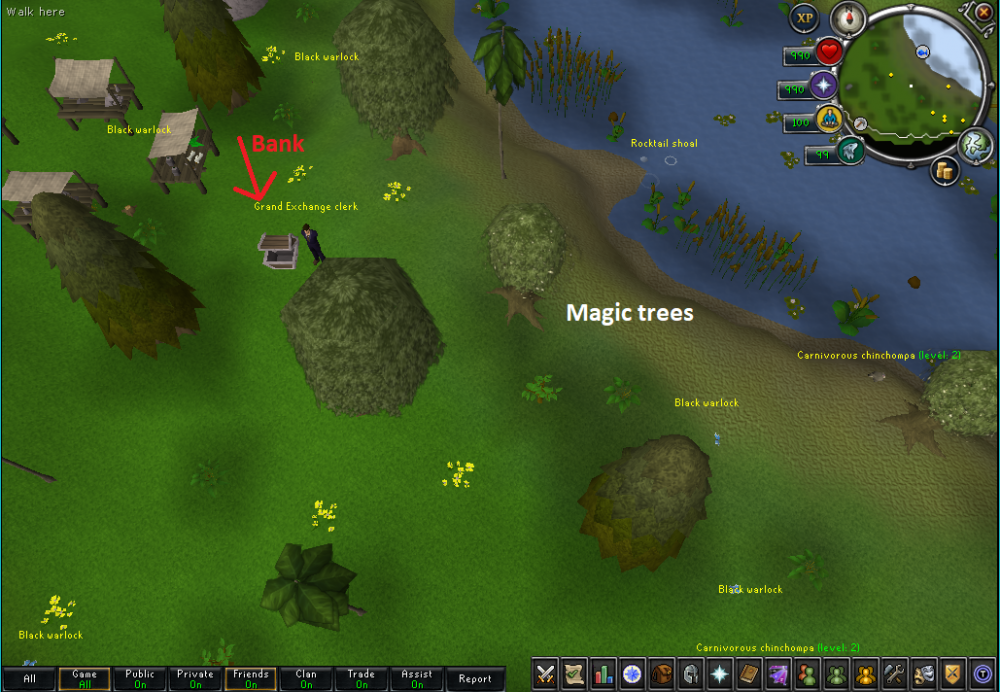
Task: Open the crossed swords combat styles tab
Action: [x=545, y=674]
